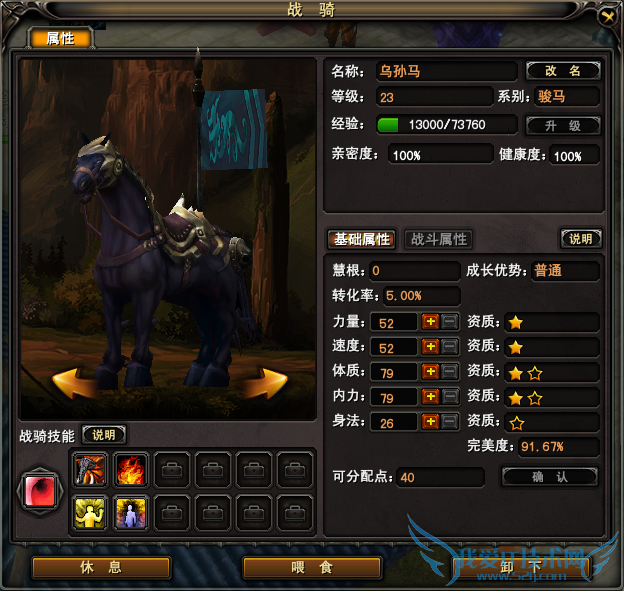The height and width of the screenshot is (591, 624).
Task: Feed the mount with 喂食
Action: click(311, 567)
